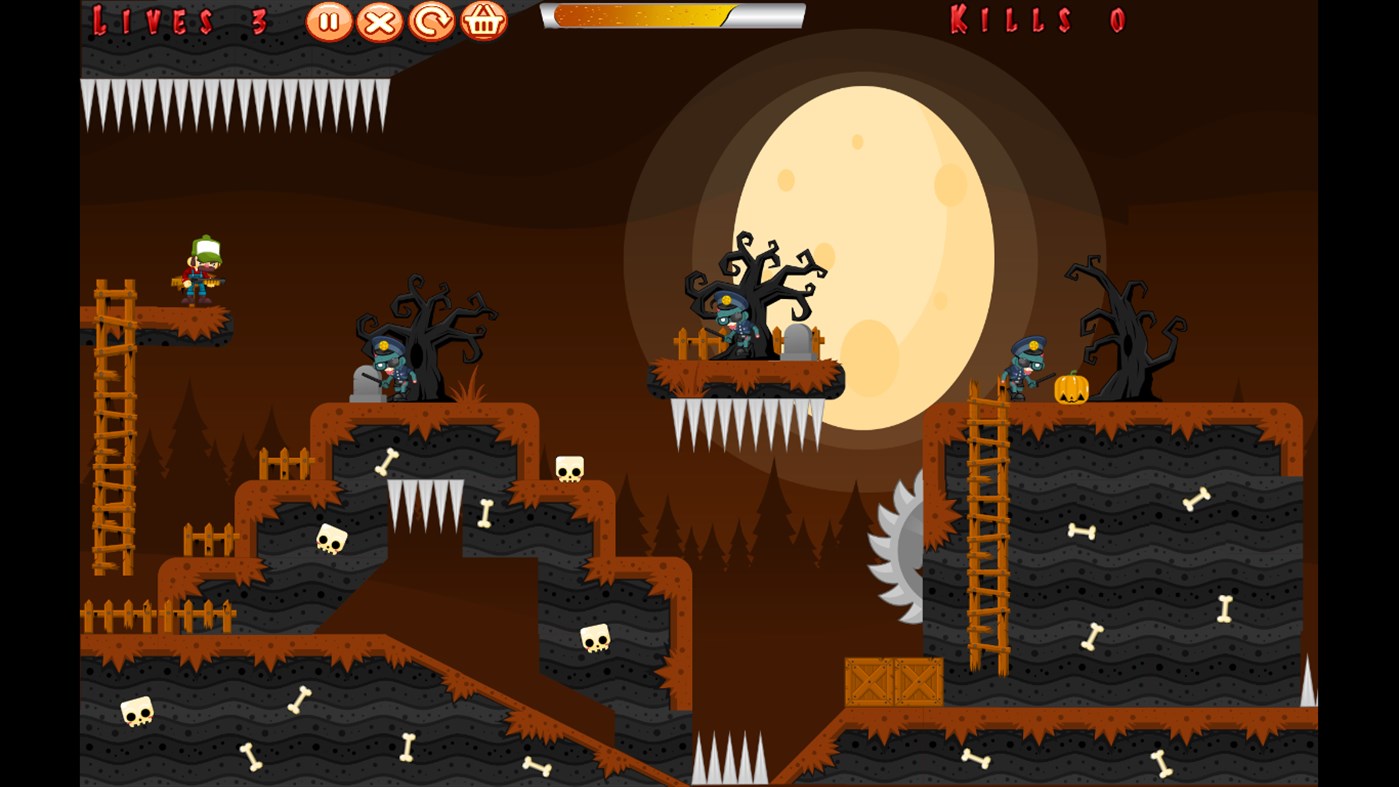
Task: Click the Kills 0 counter text
Action: [x=1035, y=20]
